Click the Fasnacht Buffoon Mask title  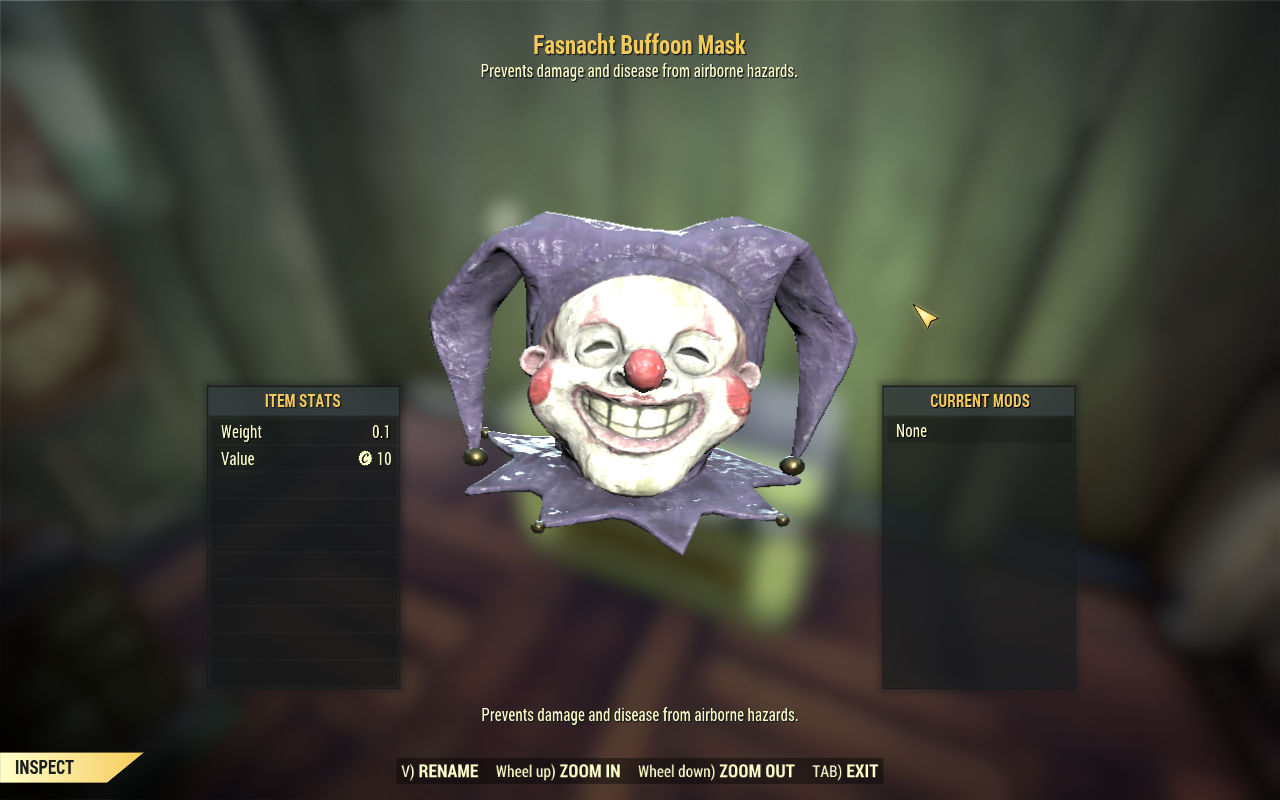639,45
